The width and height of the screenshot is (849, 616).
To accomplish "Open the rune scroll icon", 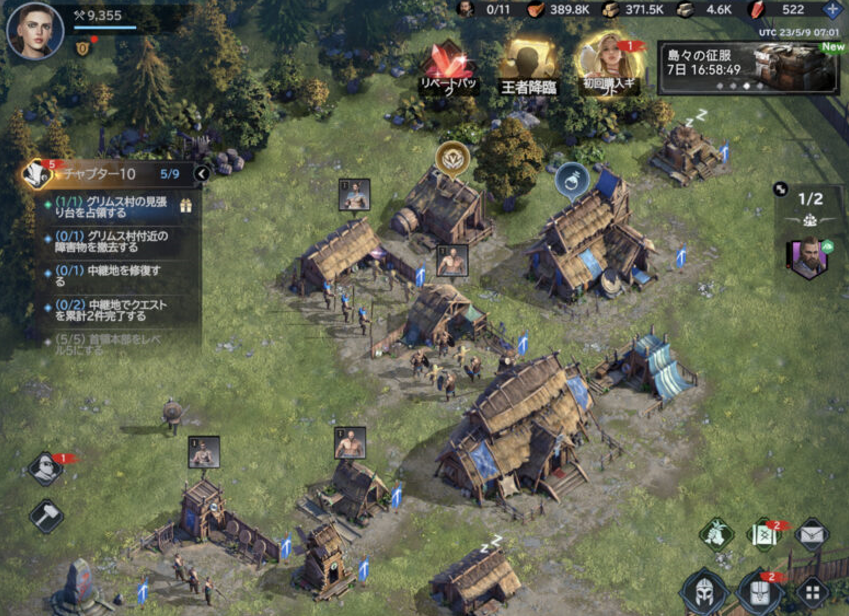I will tap(763, 535).
